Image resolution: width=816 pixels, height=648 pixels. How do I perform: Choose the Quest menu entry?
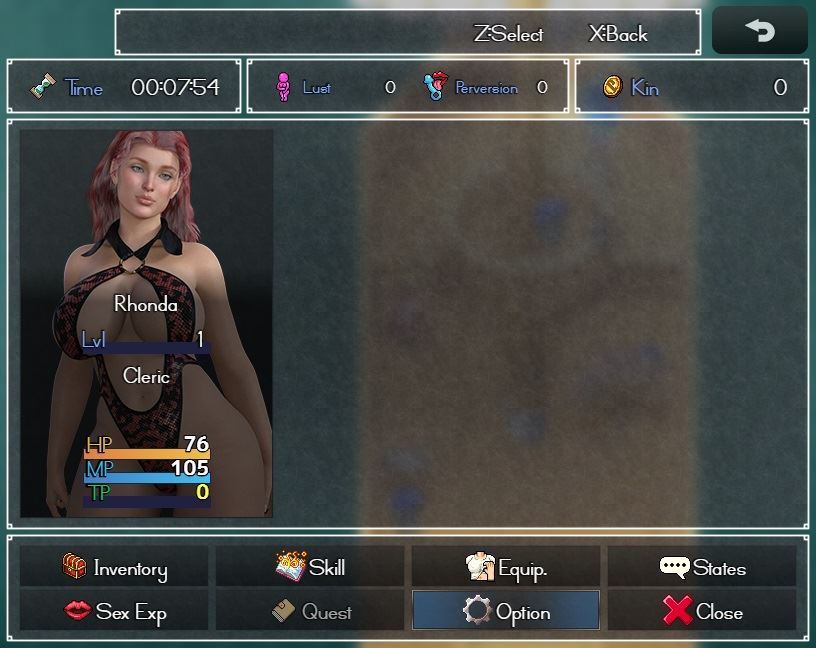310,611
